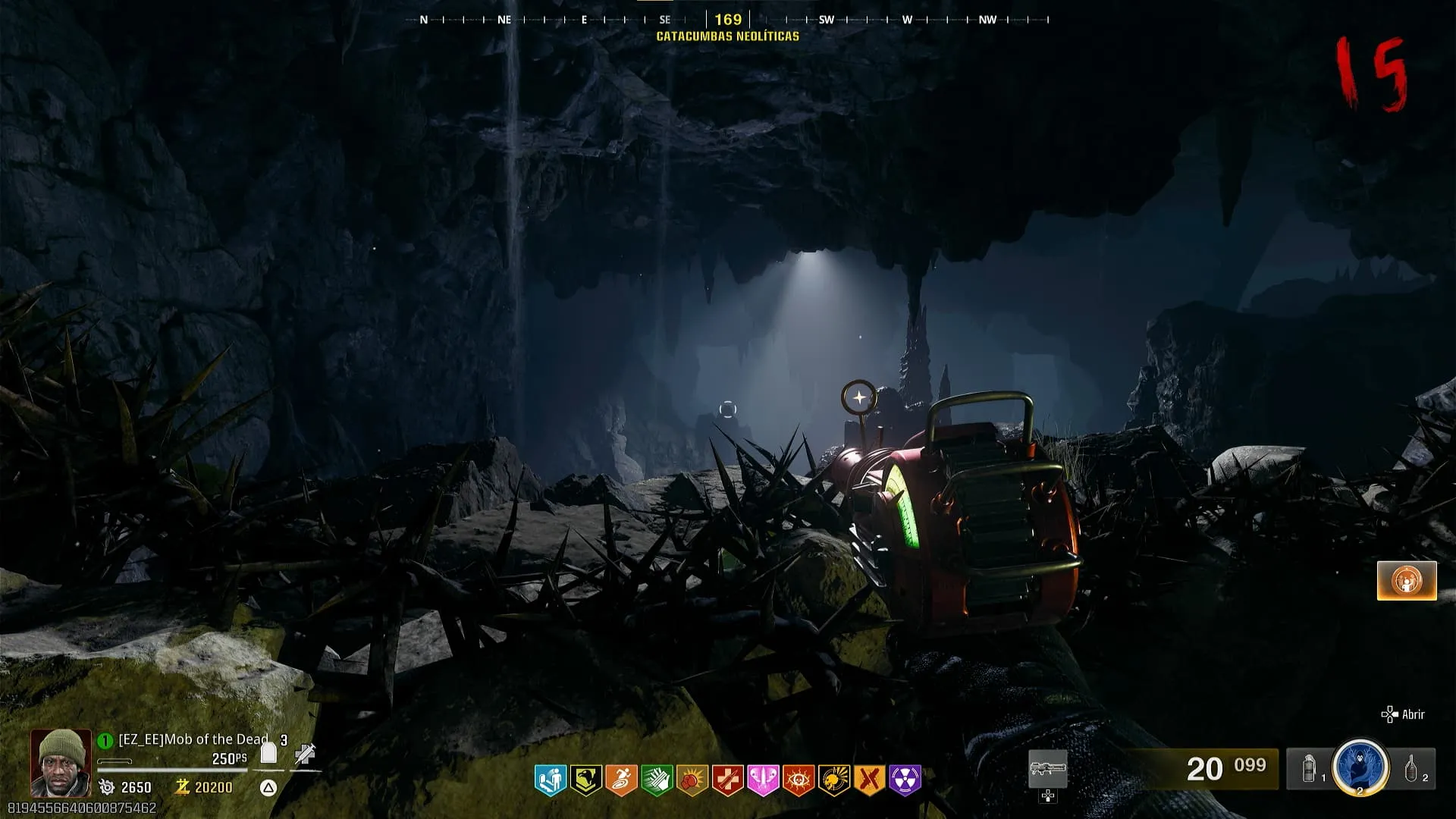Click the compass bar heading display
1456x819 pixels.
[727, 20]
